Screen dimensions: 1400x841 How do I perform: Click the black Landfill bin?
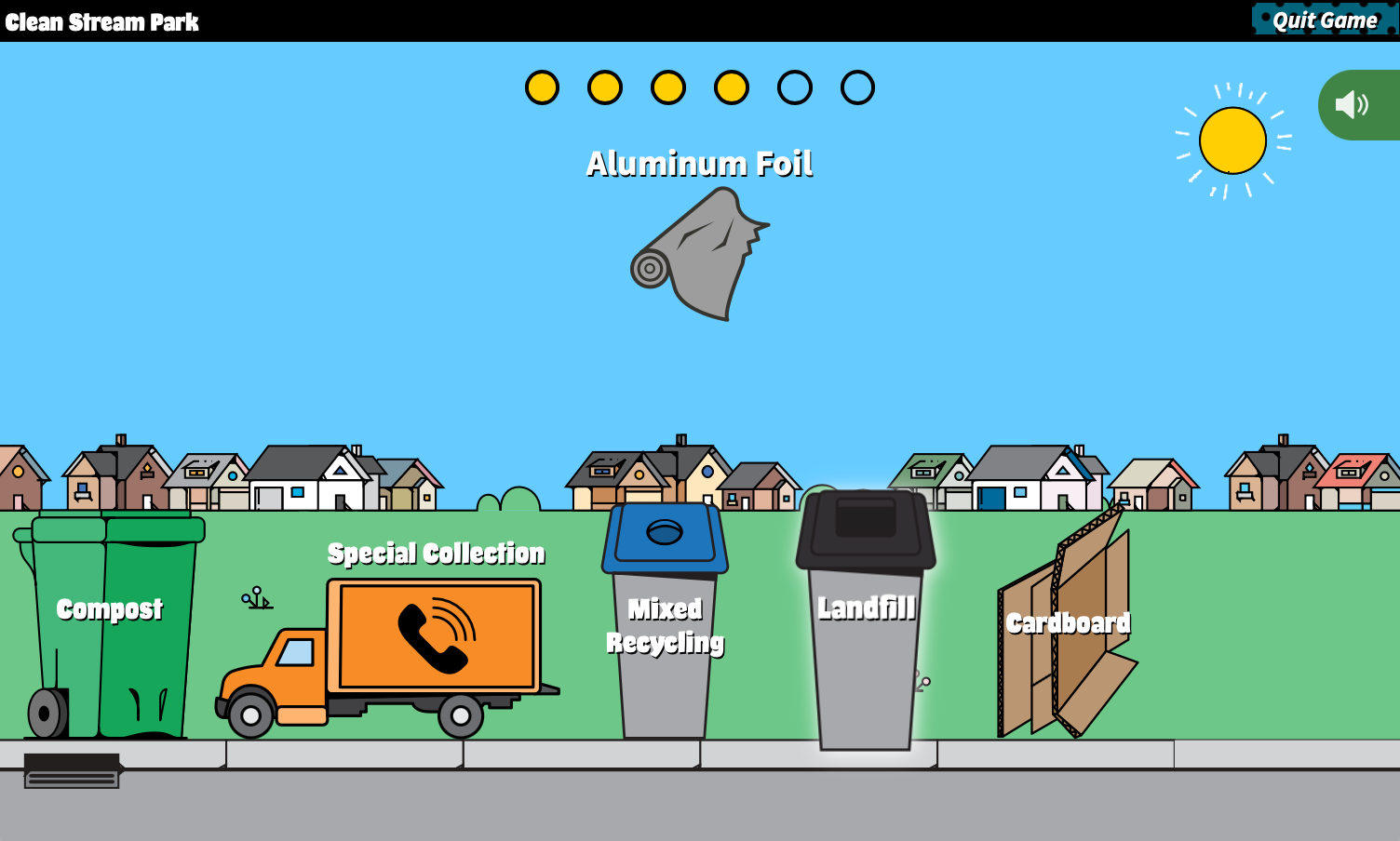[866, 642]
